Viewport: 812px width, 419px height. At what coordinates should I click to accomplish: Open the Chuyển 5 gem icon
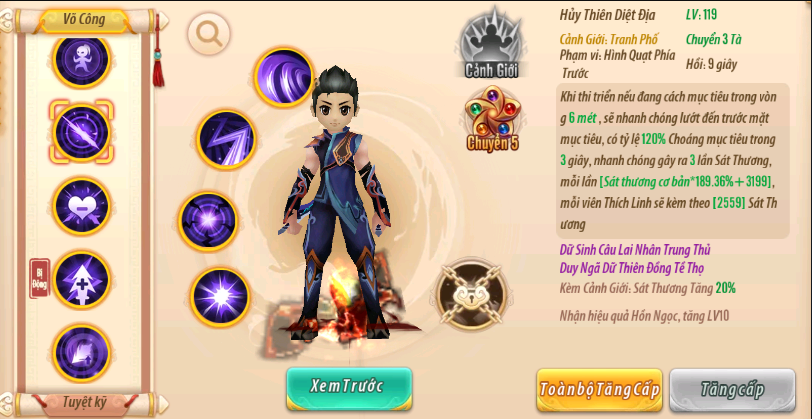pos(492,119)
